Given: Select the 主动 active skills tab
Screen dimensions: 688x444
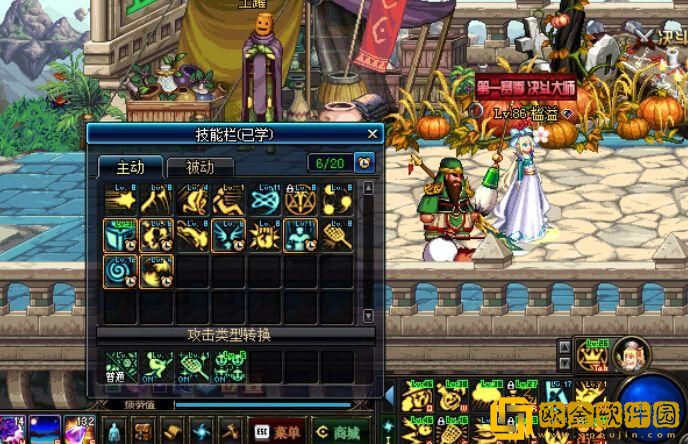Looking at the screenshot, I should coord(130,166).
